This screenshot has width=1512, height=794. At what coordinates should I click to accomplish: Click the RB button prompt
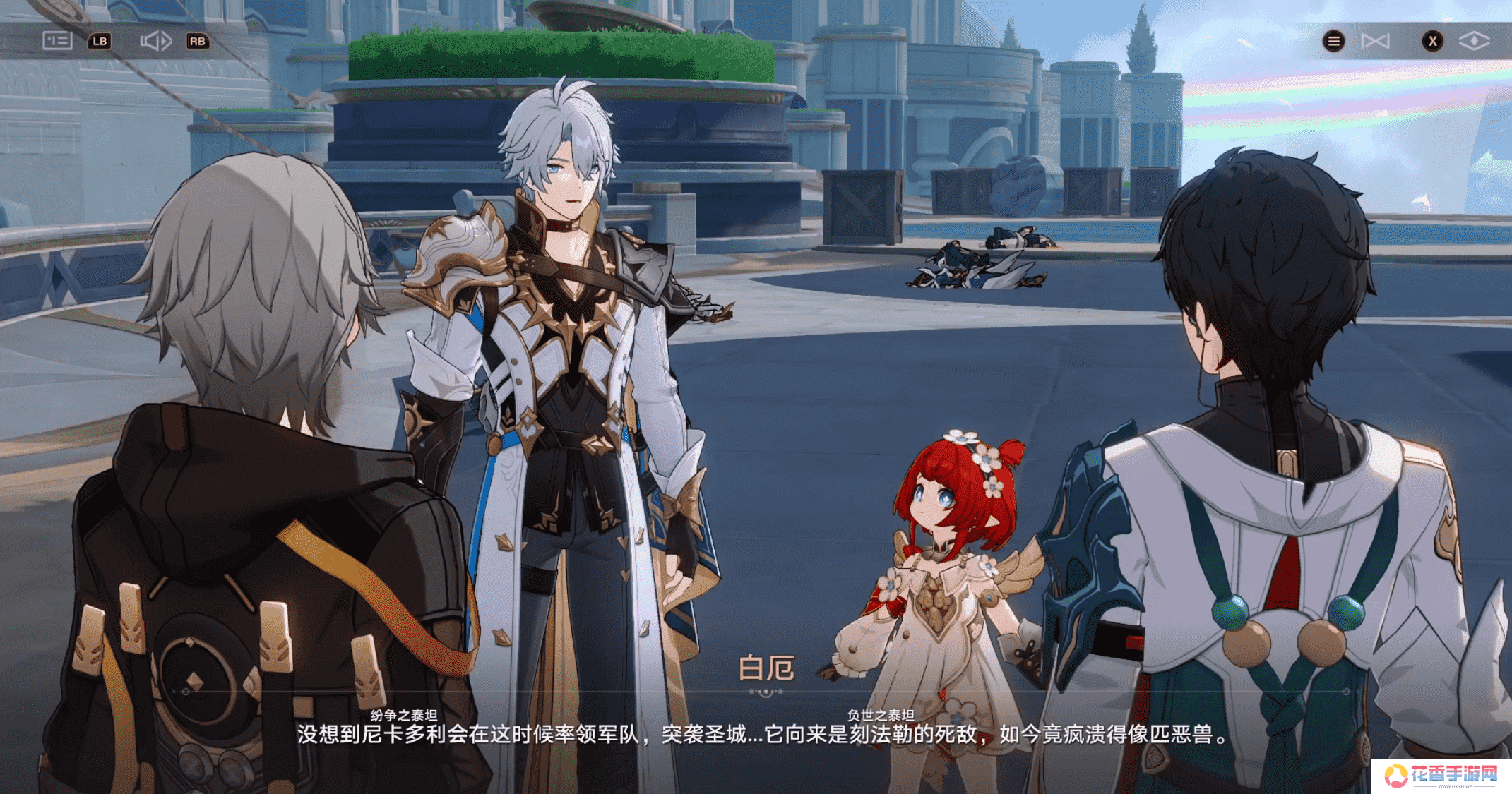[x=198, y=42]
